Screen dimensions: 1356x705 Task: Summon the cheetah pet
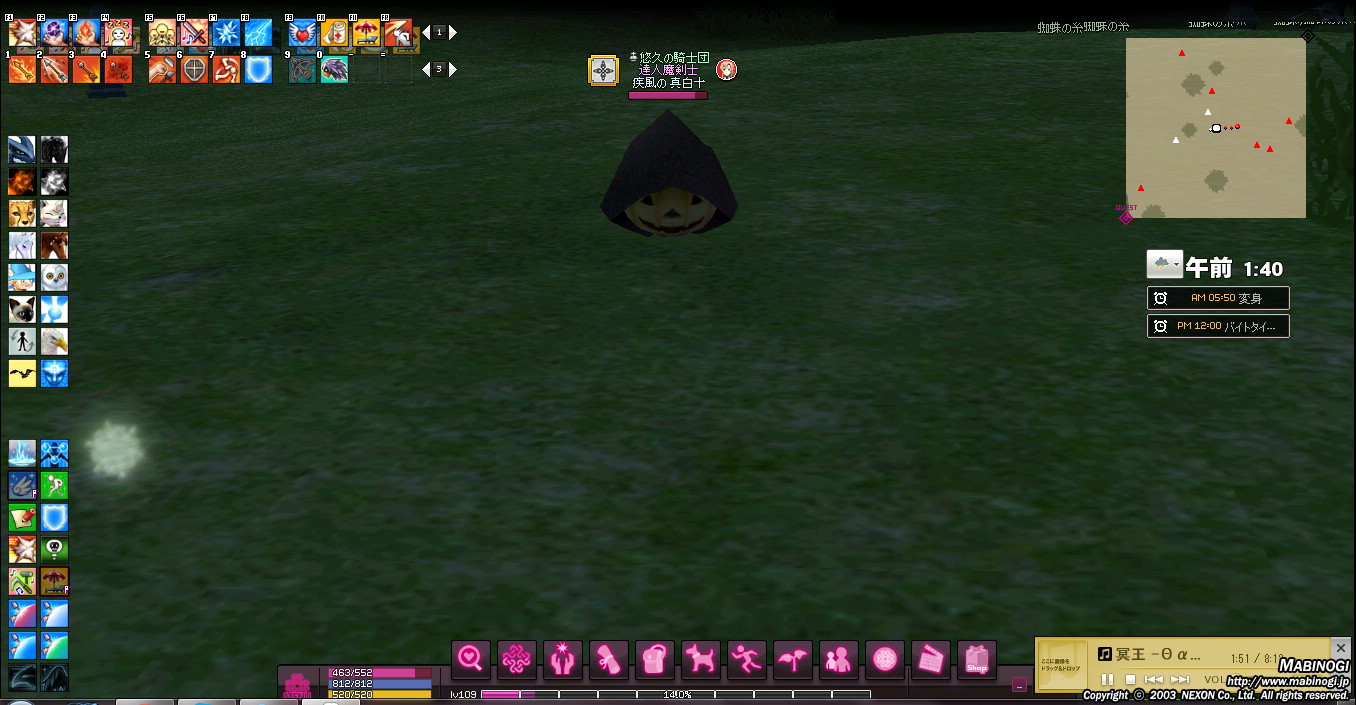point(22,213)
